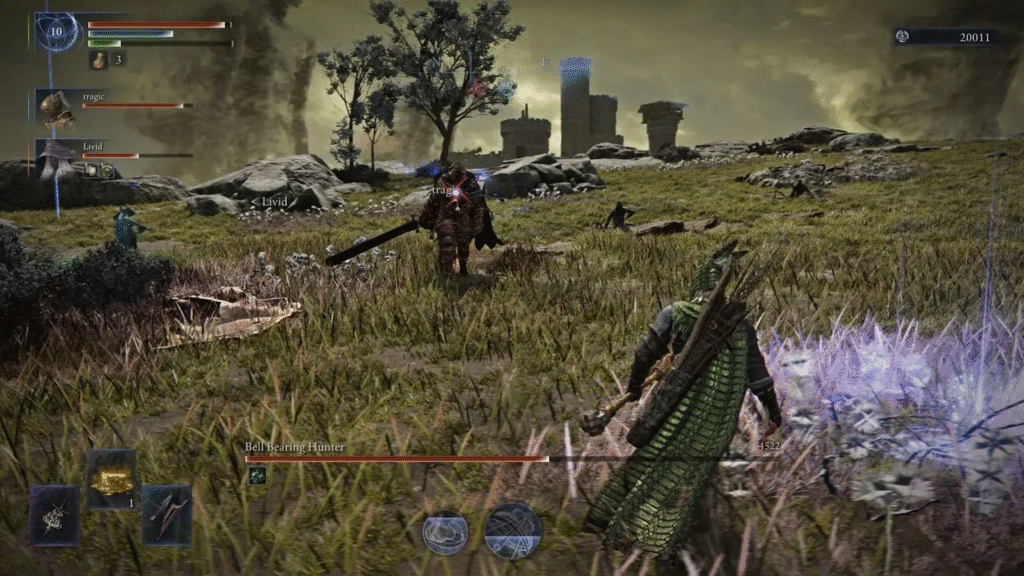Choose the left-hand armament slot
This screenshot has height=576, width=1024.
point(54,515)
